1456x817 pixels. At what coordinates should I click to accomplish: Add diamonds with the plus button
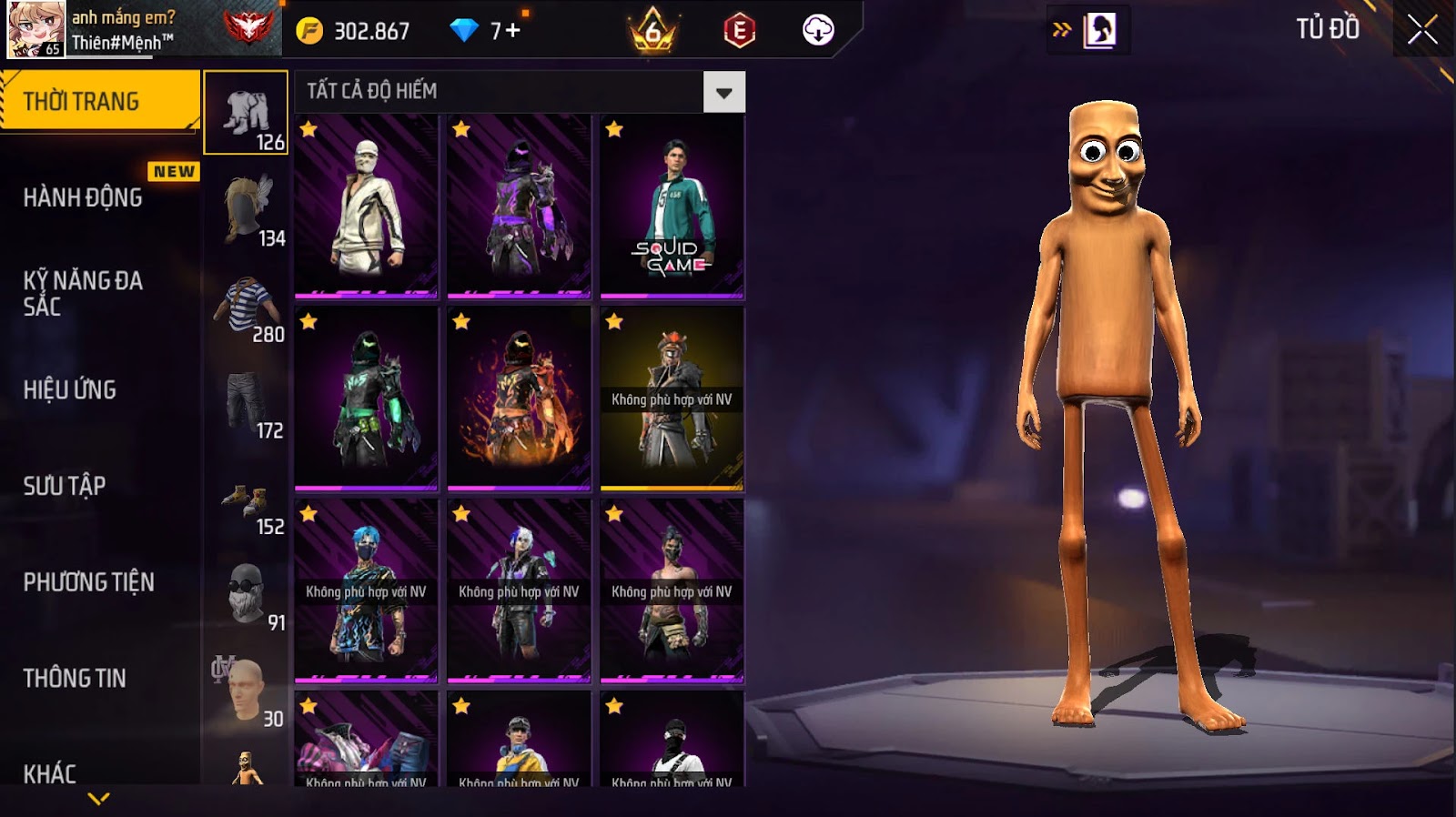pos(512,31)
